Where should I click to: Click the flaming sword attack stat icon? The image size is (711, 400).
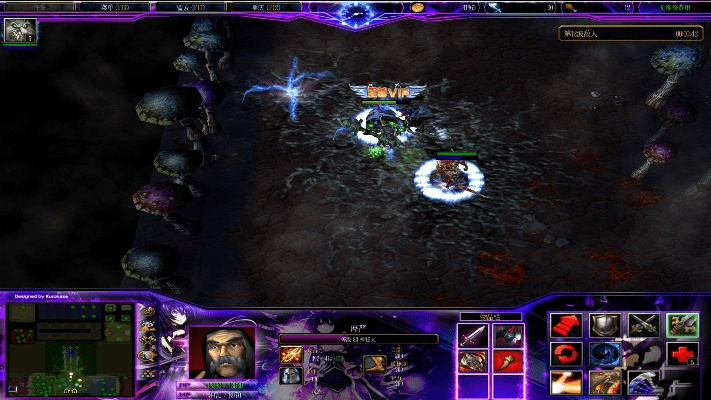[x=291, y=355]
